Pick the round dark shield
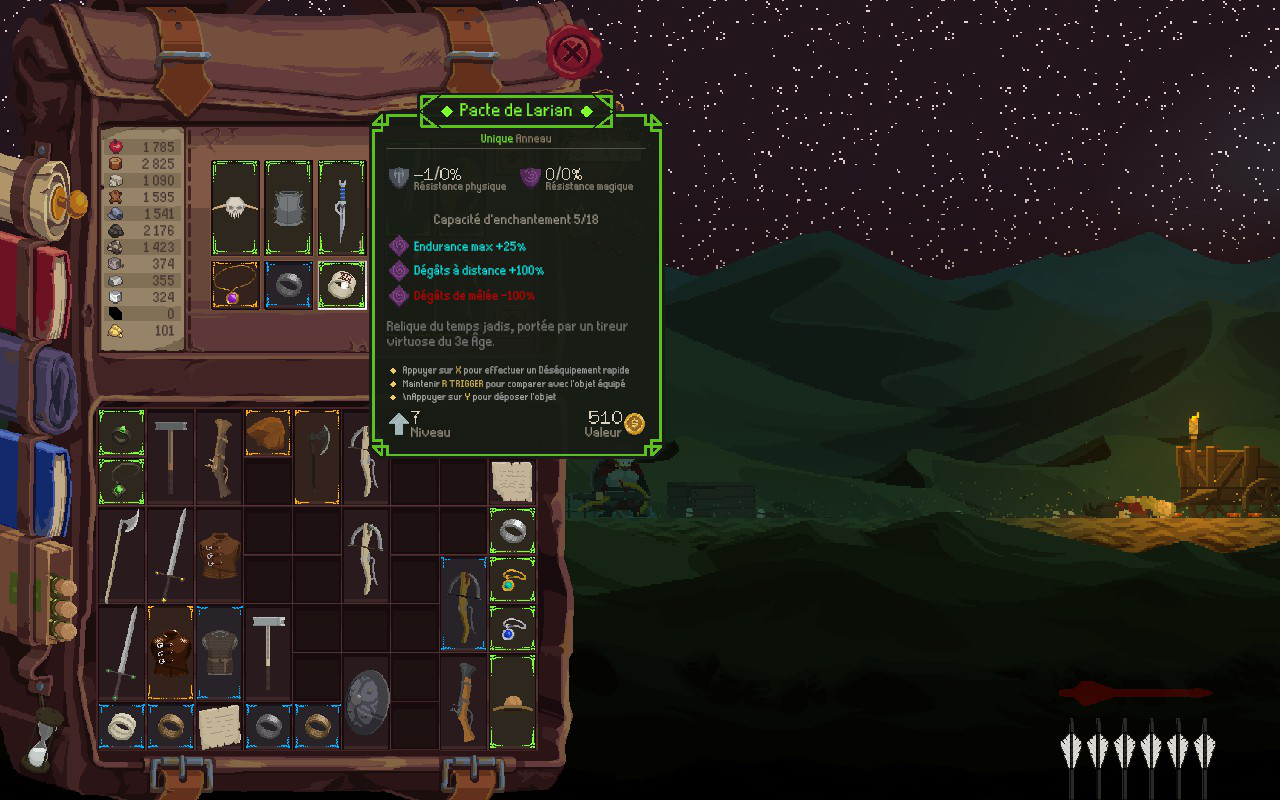Viewport: 1280px width, 800px height. point(367,702)
